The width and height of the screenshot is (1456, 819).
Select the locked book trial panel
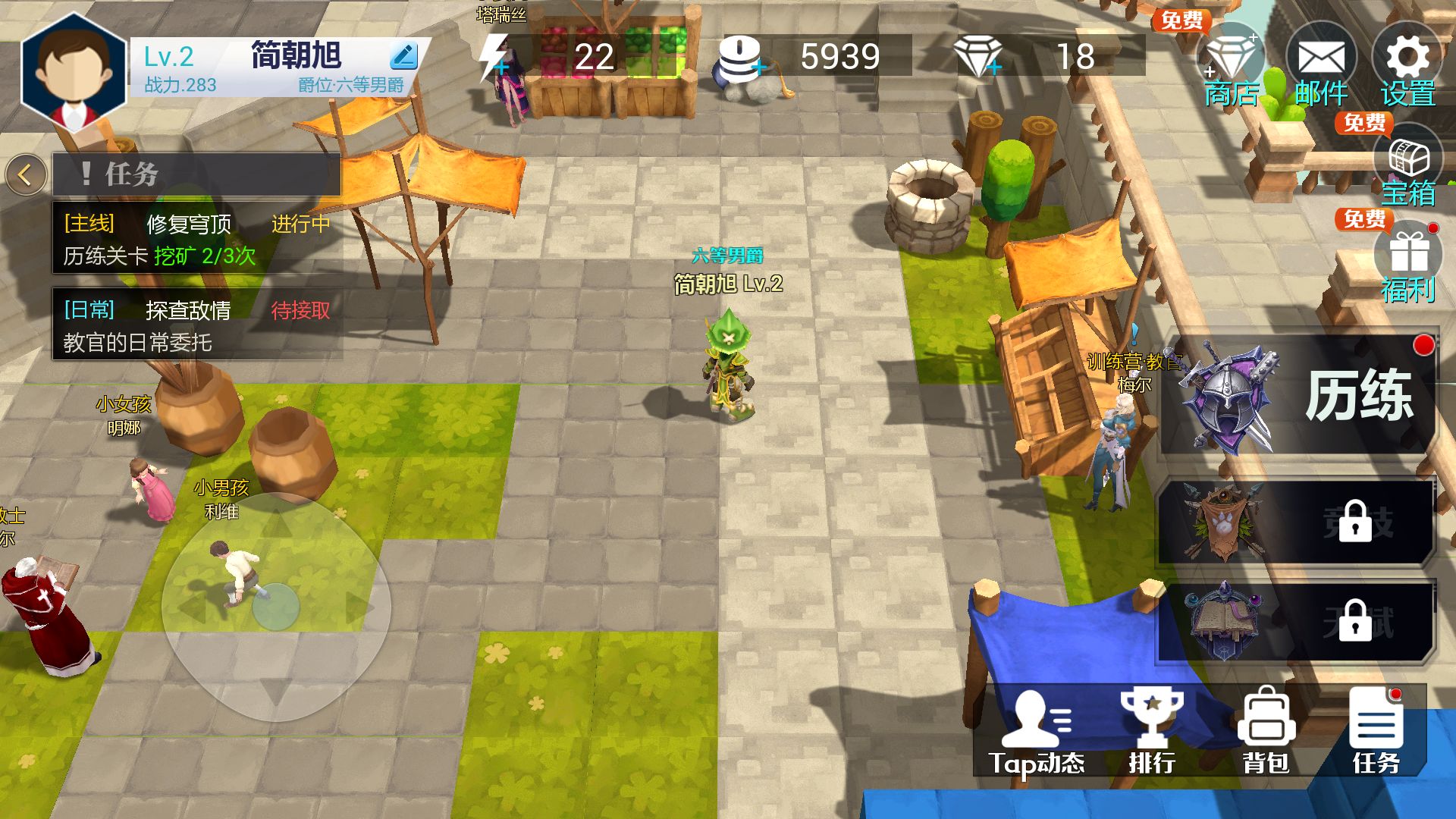click(1297, 622)
